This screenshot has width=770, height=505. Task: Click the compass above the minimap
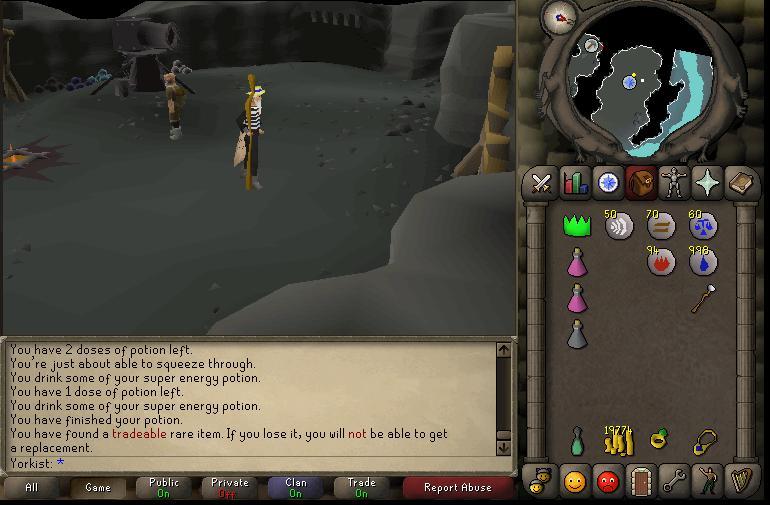(557, 16)
